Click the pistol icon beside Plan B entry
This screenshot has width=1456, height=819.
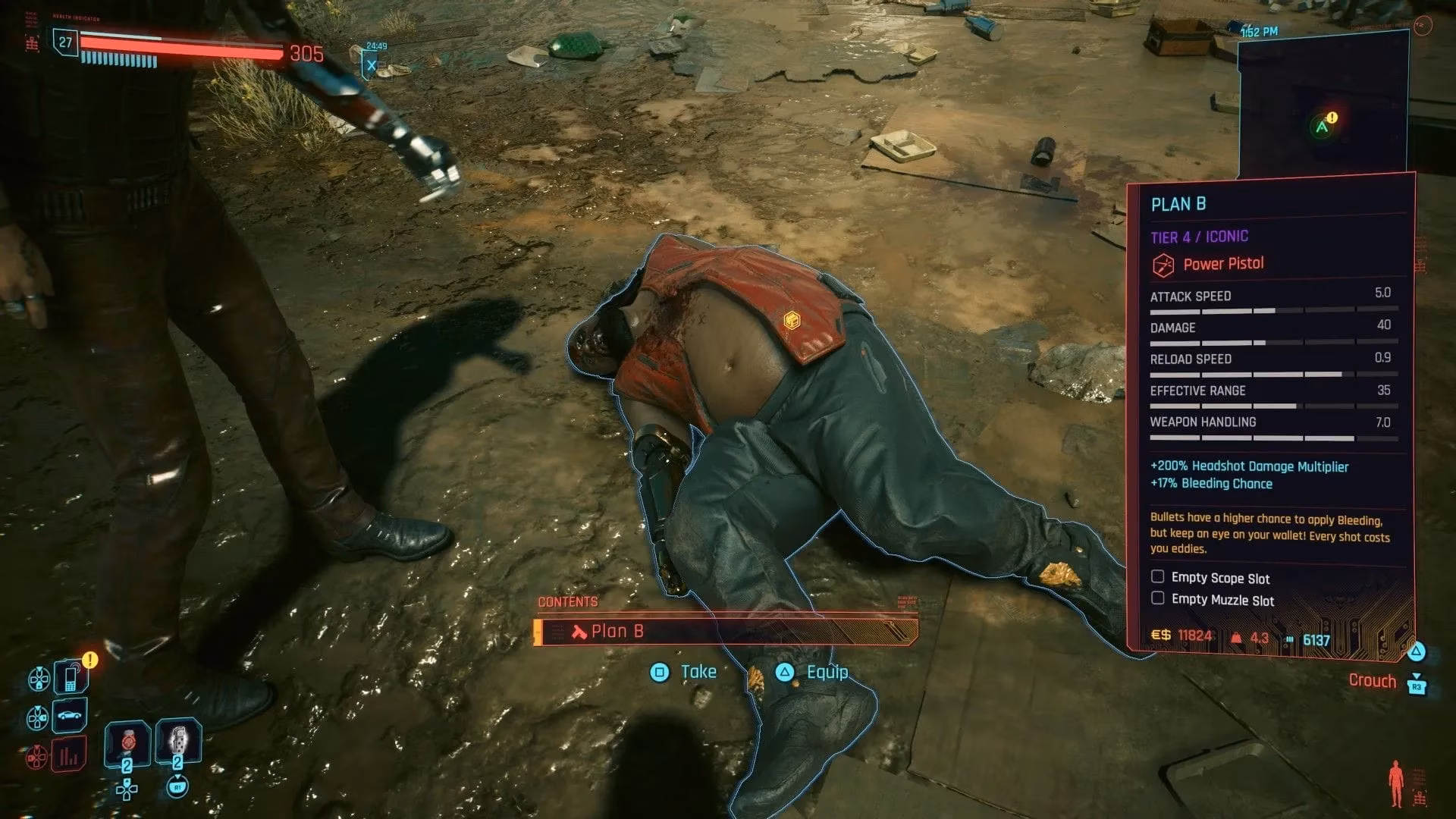578,631
